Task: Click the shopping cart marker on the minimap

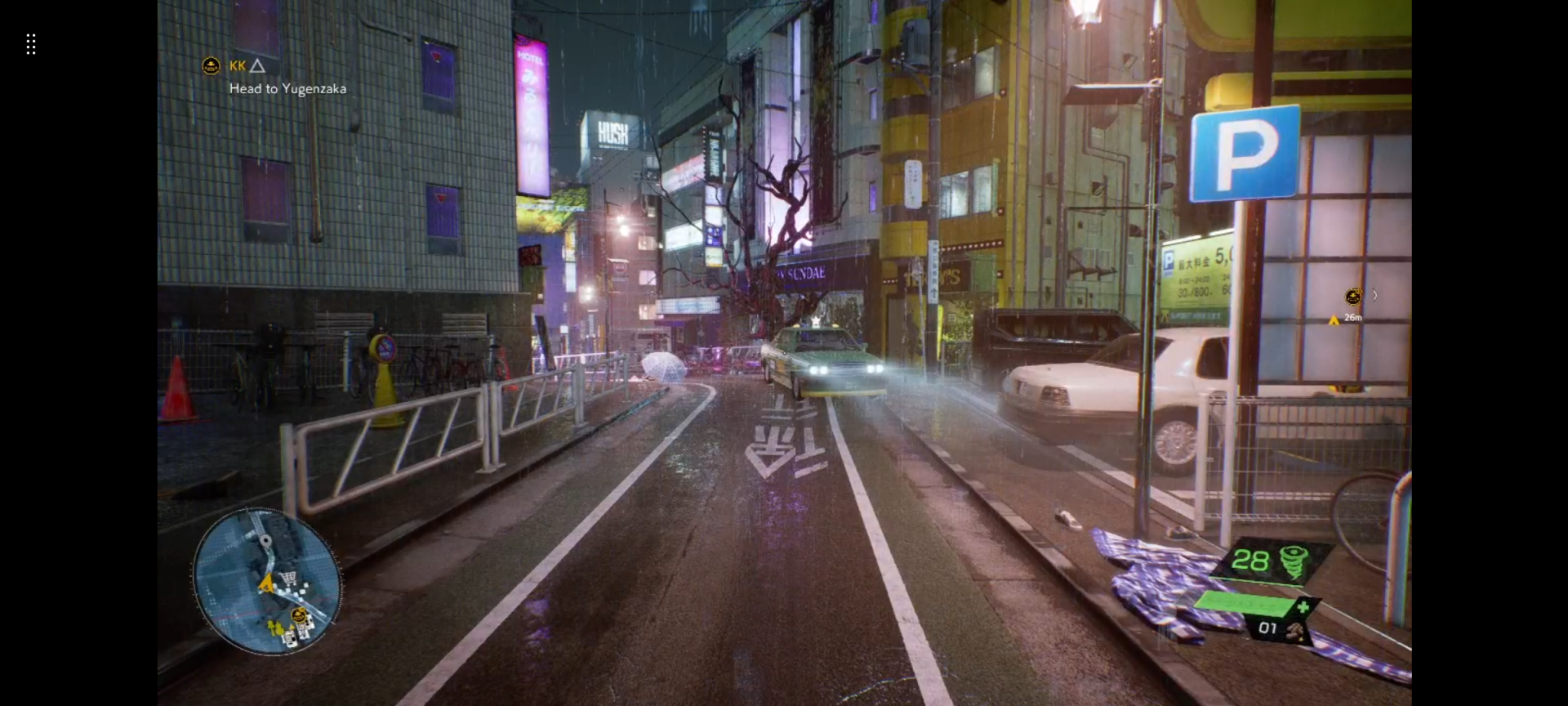Action: click(287, 579)
